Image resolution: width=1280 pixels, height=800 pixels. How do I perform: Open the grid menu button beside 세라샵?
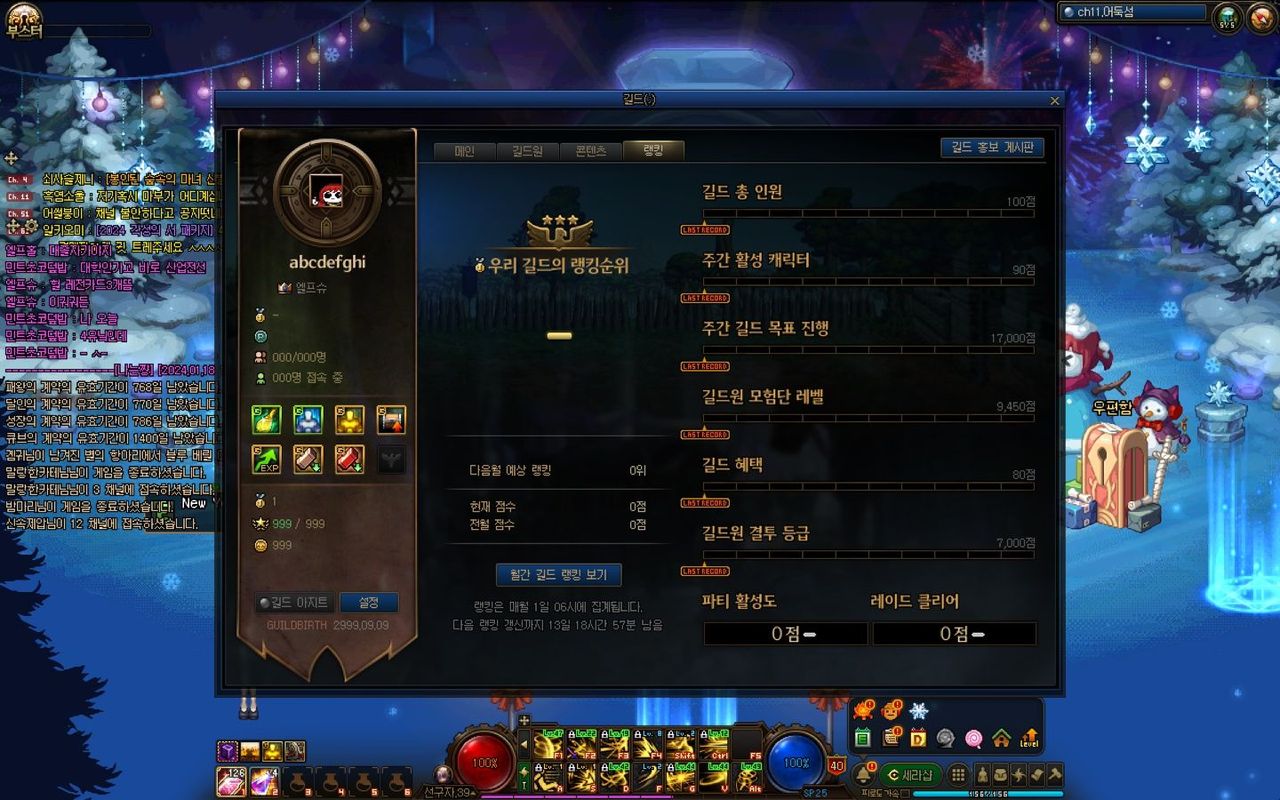coord(958,775)
